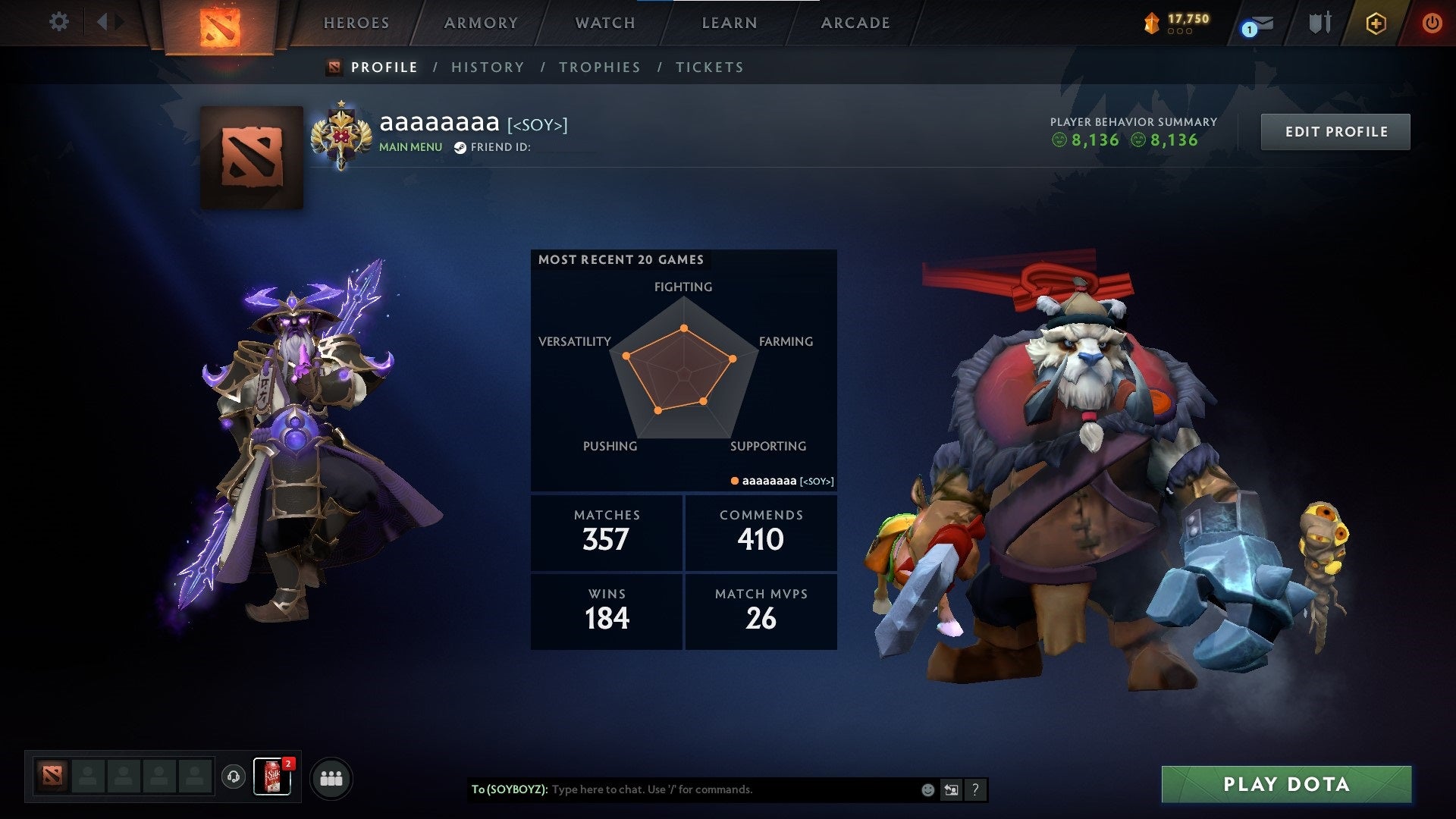Click the Dota logo avatar in the party slot
Viewport: 1456px width, 819px height.
pos(52,776)
